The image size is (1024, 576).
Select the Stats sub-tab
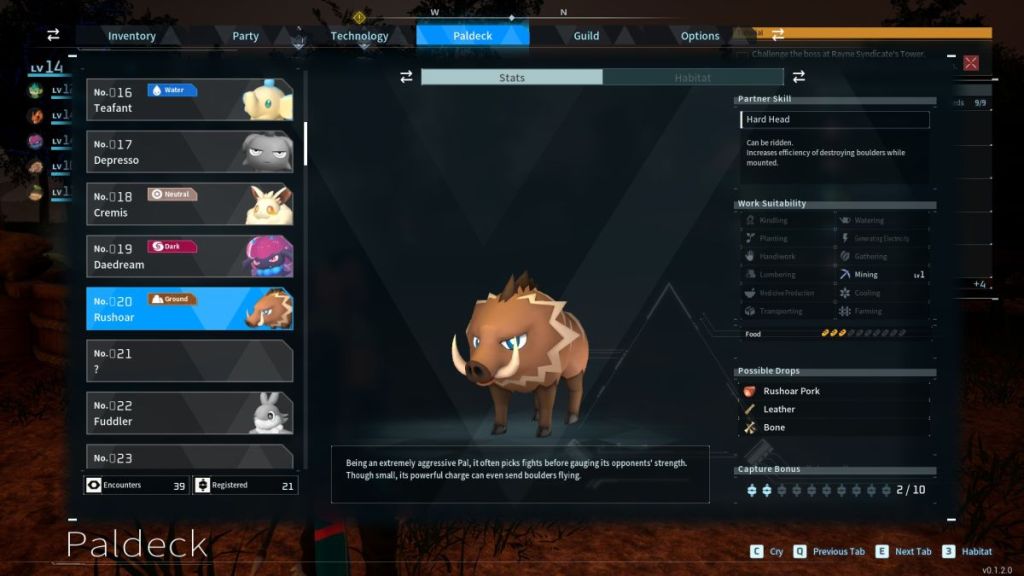(512, 77)
